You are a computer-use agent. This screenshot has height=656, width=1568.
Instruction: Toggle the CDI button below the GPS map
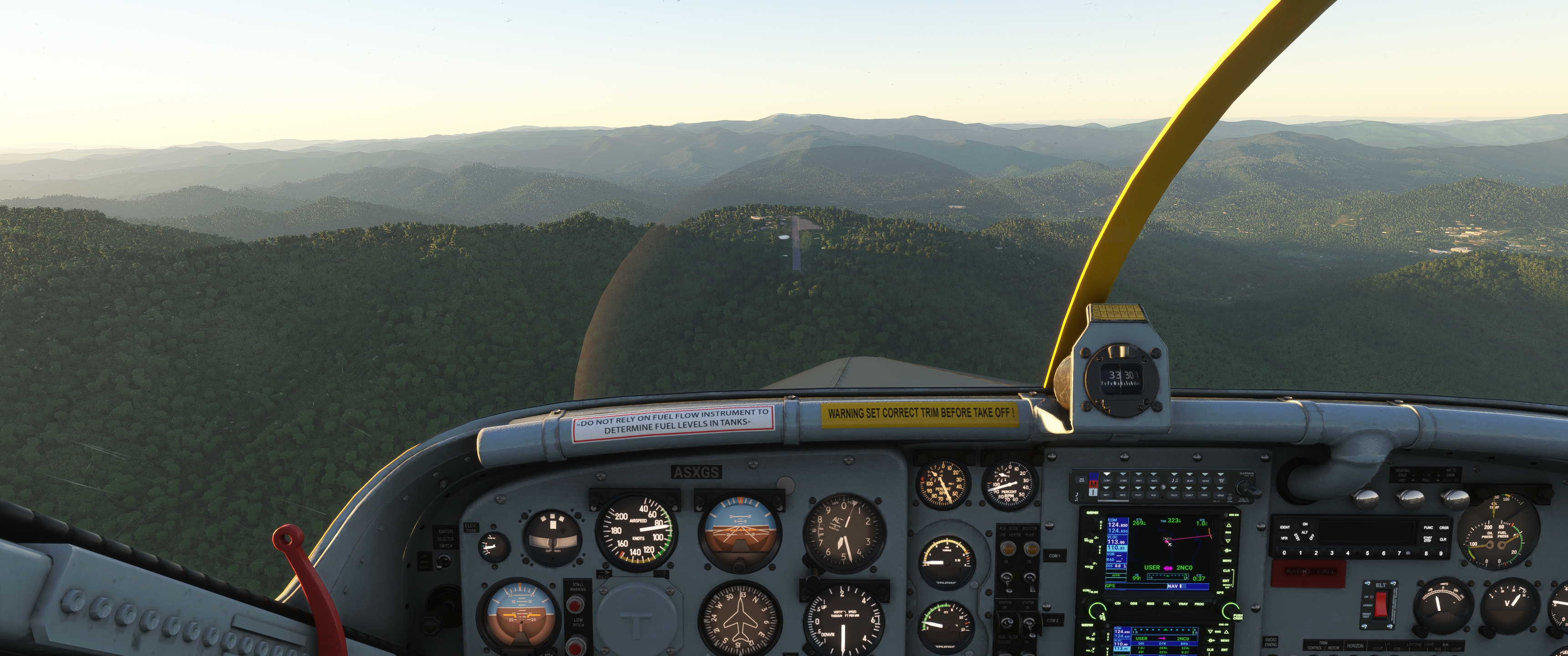[1118, 604]
